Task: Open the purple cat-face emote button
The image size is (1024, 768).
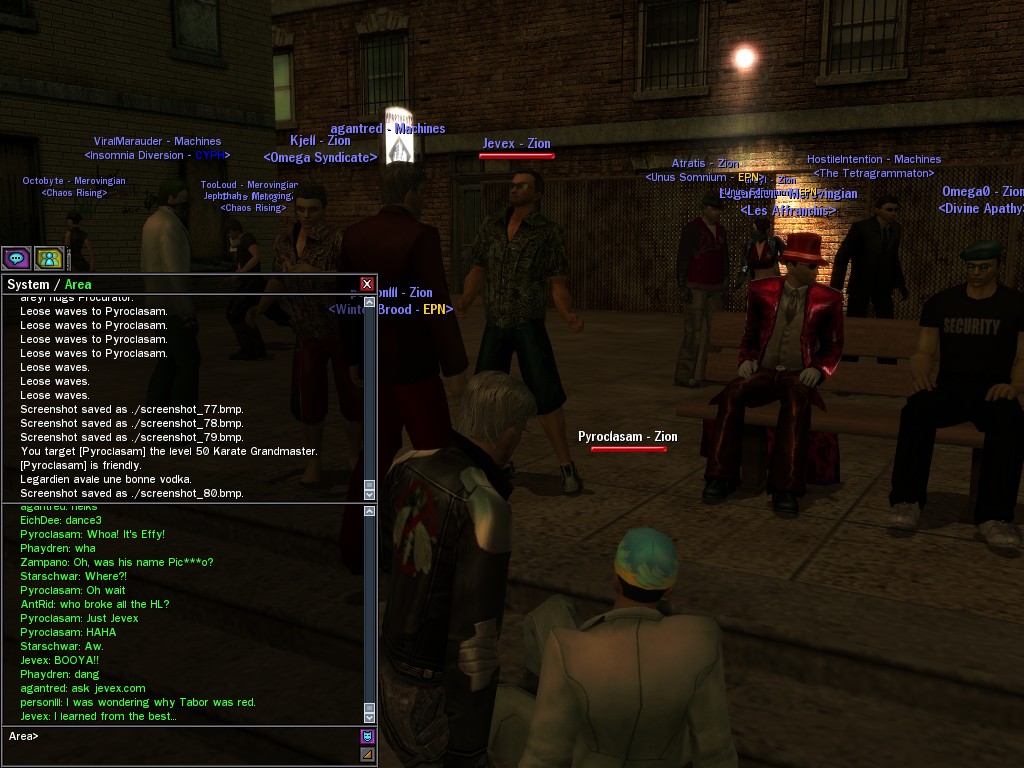Action: click(367, 736)
